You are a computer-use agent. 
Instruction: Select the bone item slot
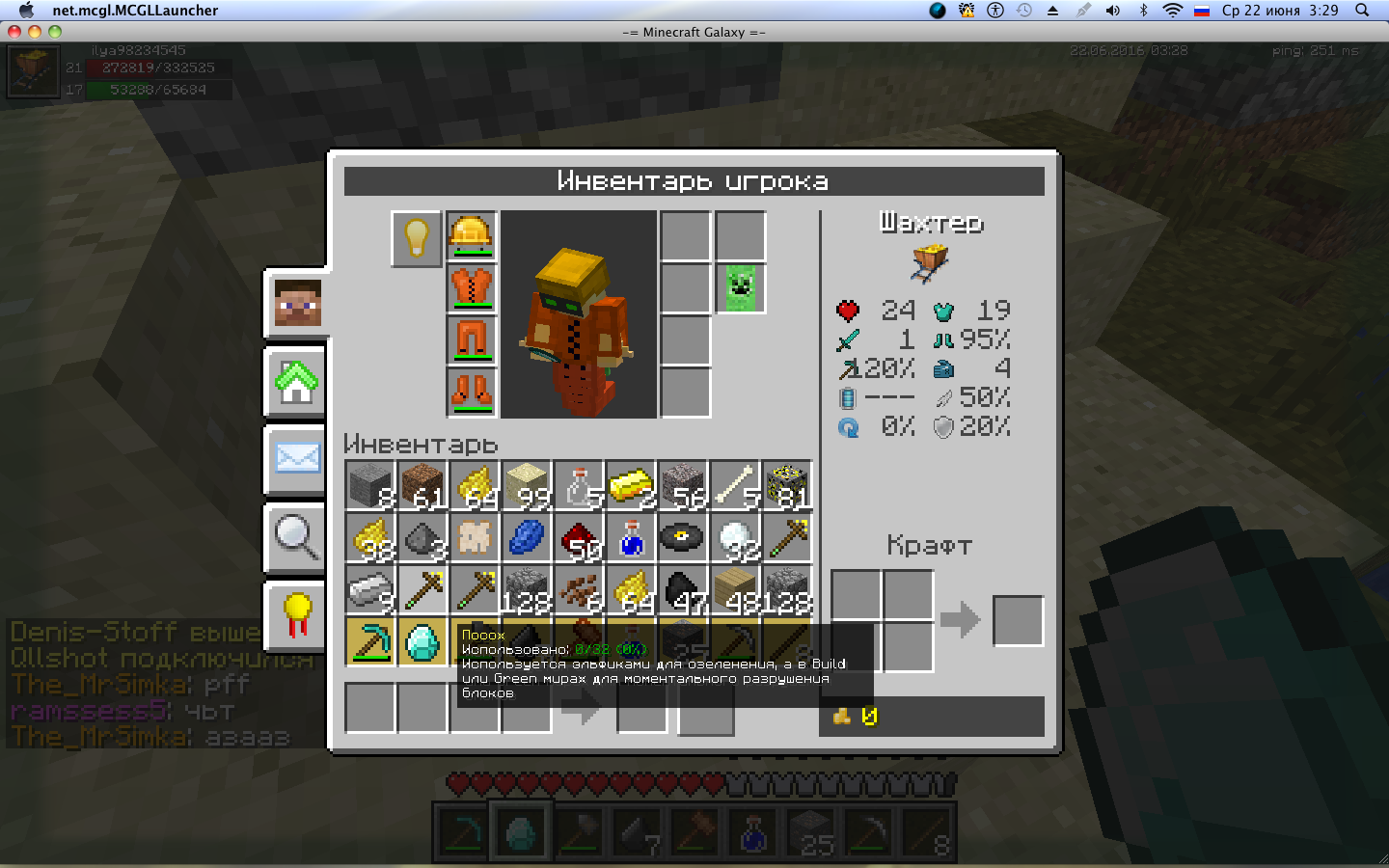pyautogui.click(x=735, y=485)
